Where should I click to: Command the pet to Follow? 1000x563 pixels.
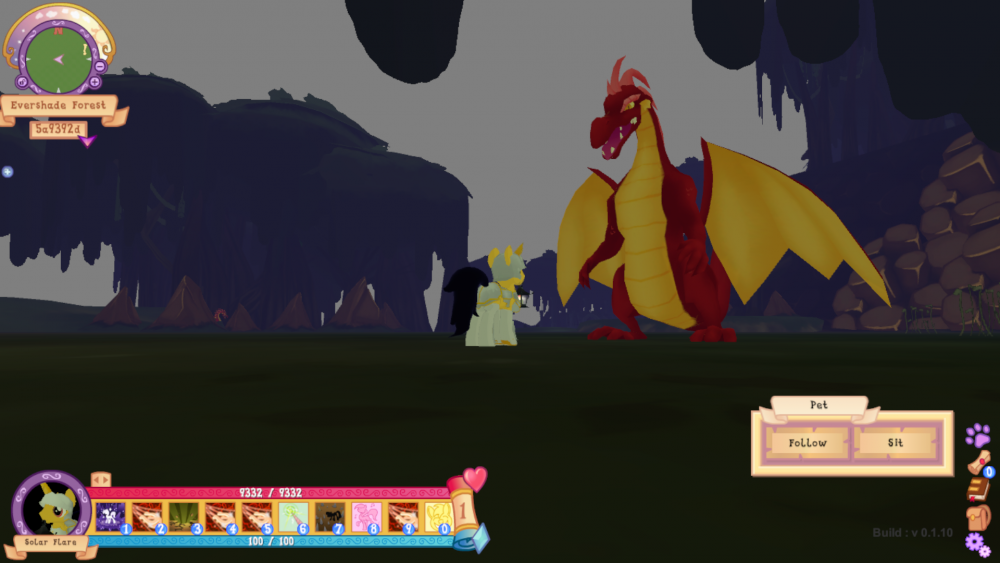click(x=807, y=443)
